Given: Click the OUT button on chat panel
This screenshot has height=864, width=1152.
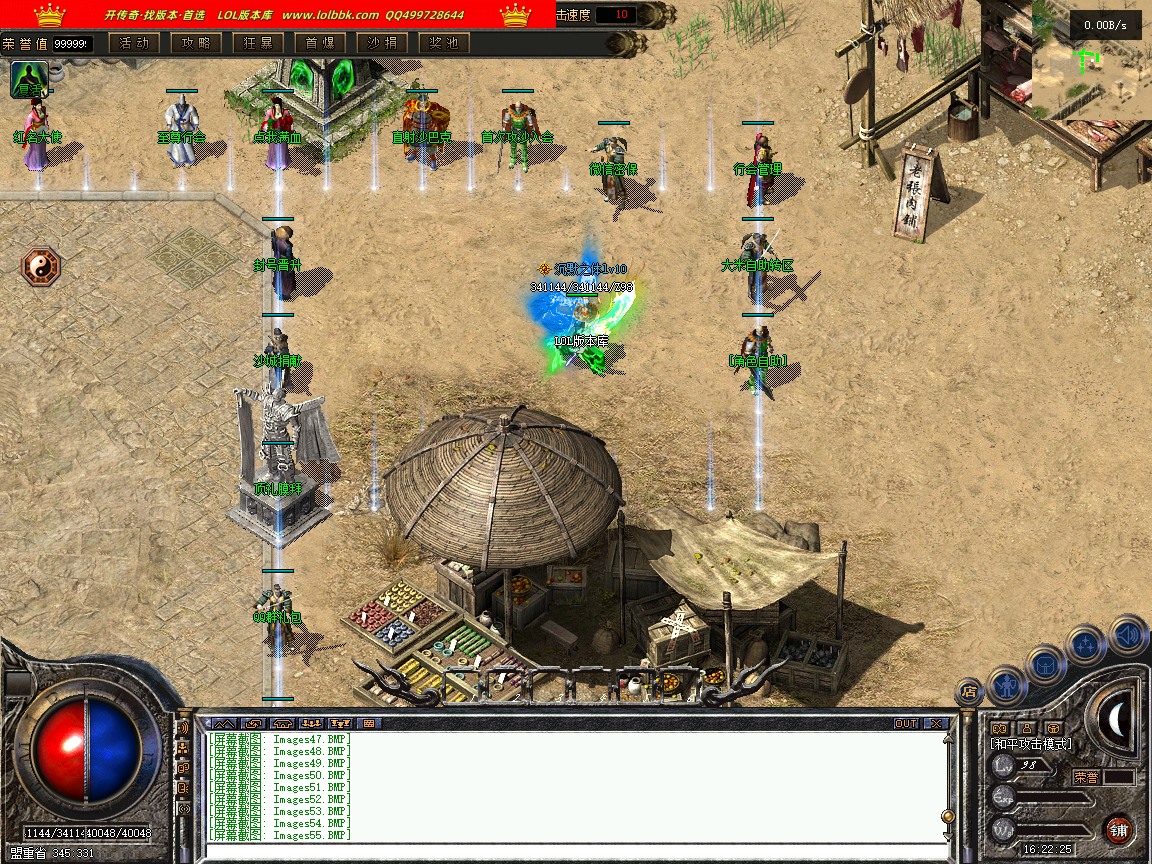Looking at the screenshot, I should tap(906, 723).
